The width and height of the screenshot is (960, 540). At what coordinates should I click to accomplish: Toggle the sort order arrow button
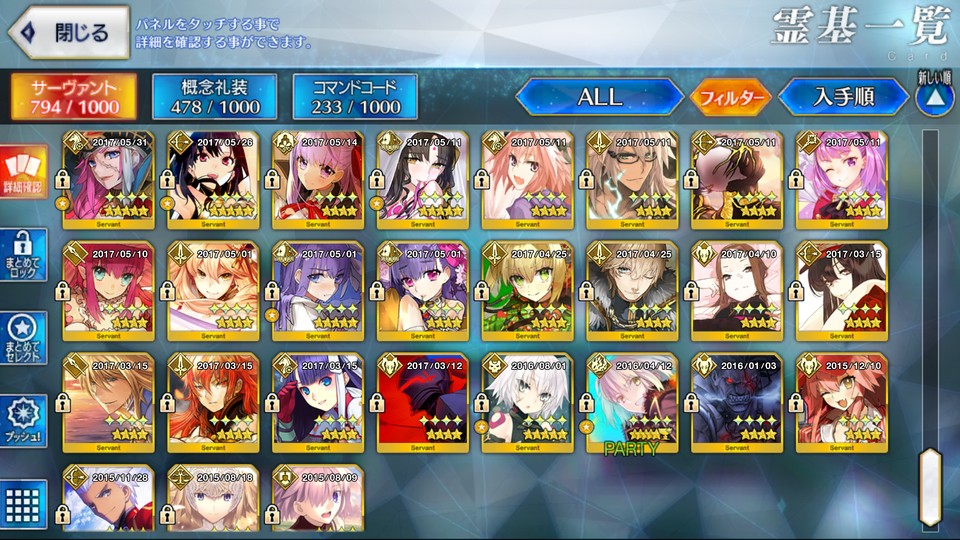click(932, 98)
